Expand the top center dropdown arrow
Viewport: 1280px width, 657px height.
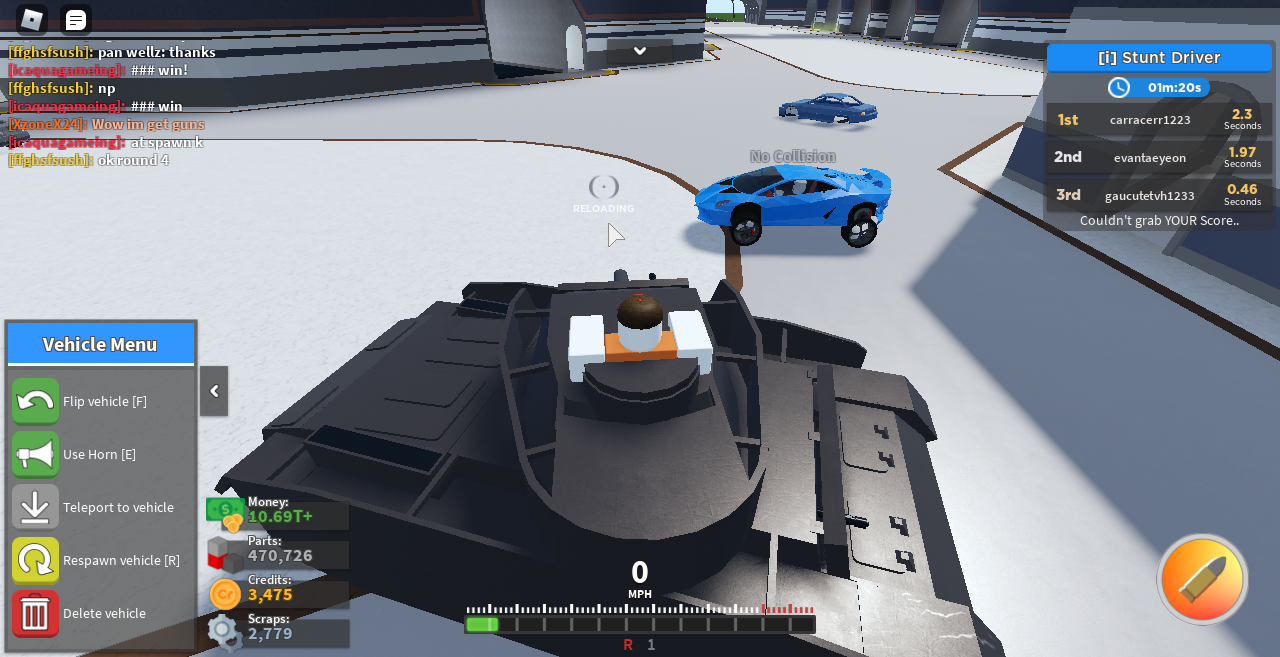pos(640,51)
